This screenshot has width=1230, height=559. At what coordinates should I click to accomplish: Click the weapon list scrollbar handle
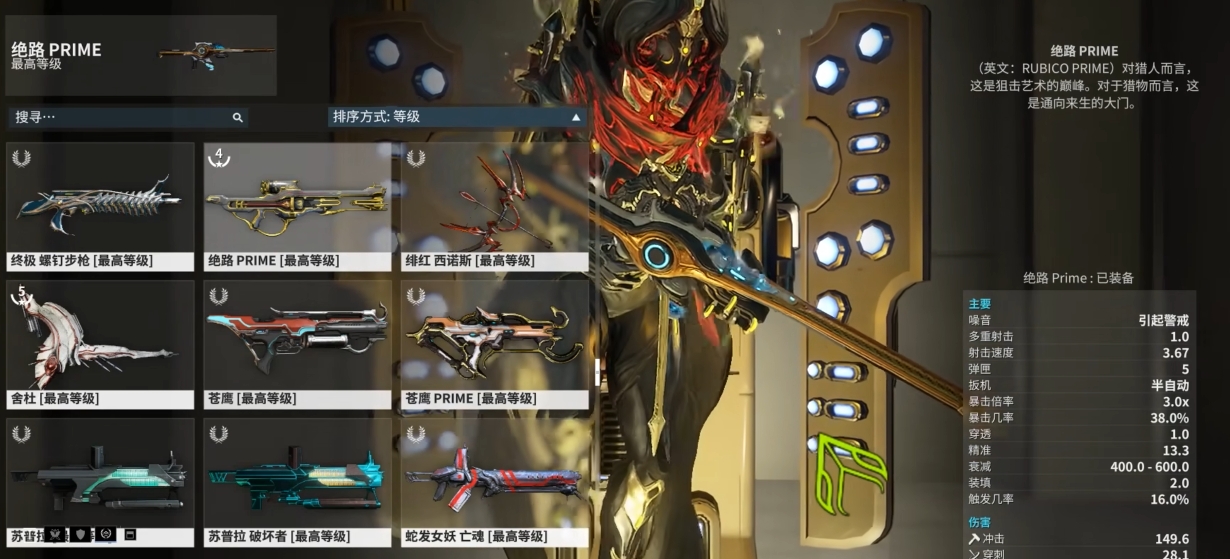coord(598,372)
